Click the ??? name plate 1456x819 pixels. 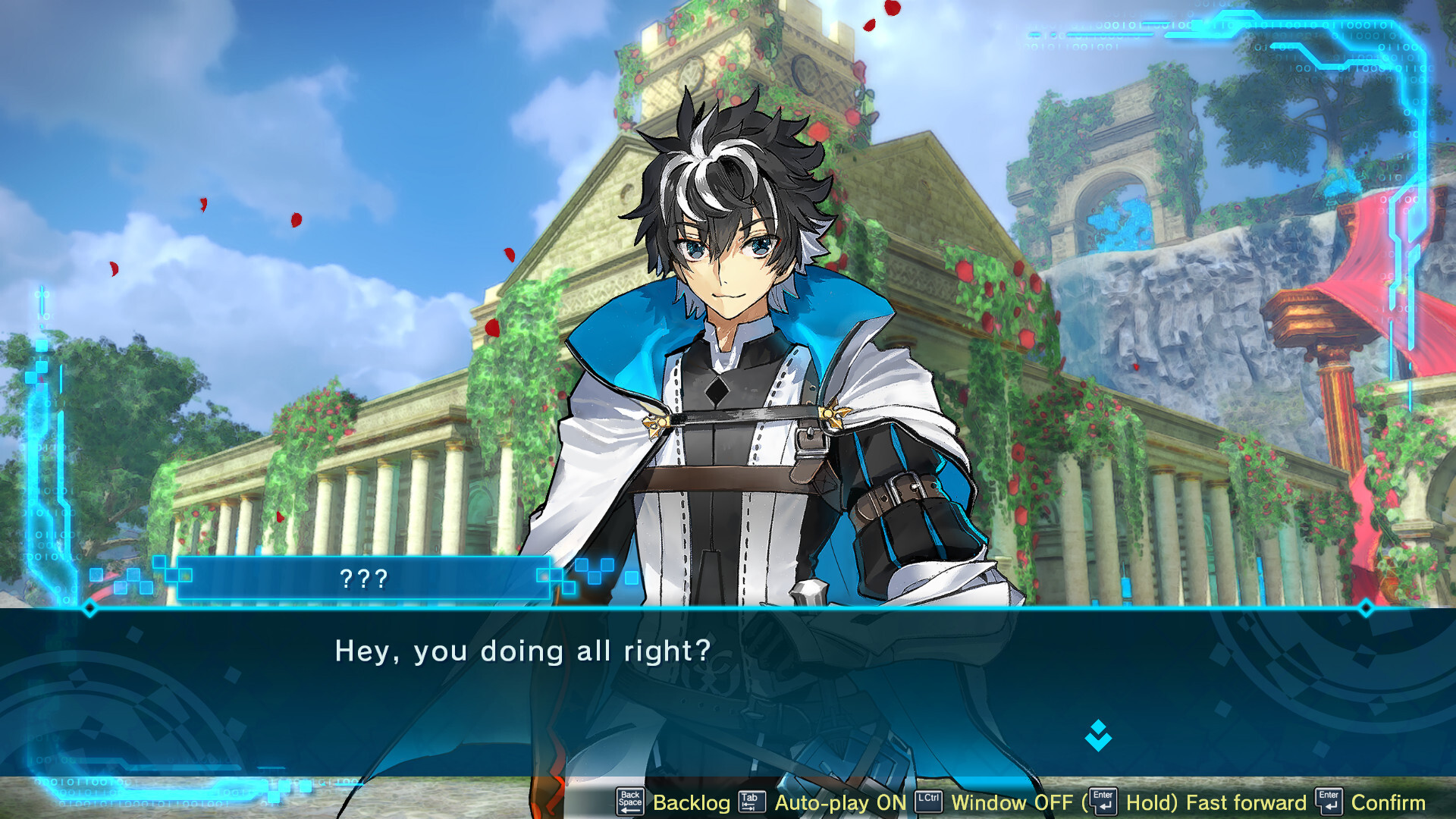coord(364,580)
